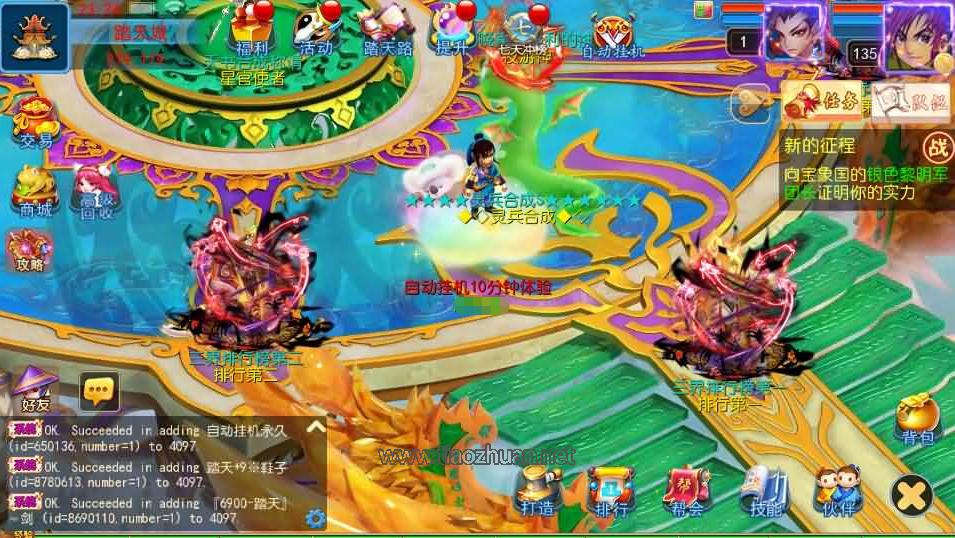Open the 提升 upgrade menu

click(454, 28)
